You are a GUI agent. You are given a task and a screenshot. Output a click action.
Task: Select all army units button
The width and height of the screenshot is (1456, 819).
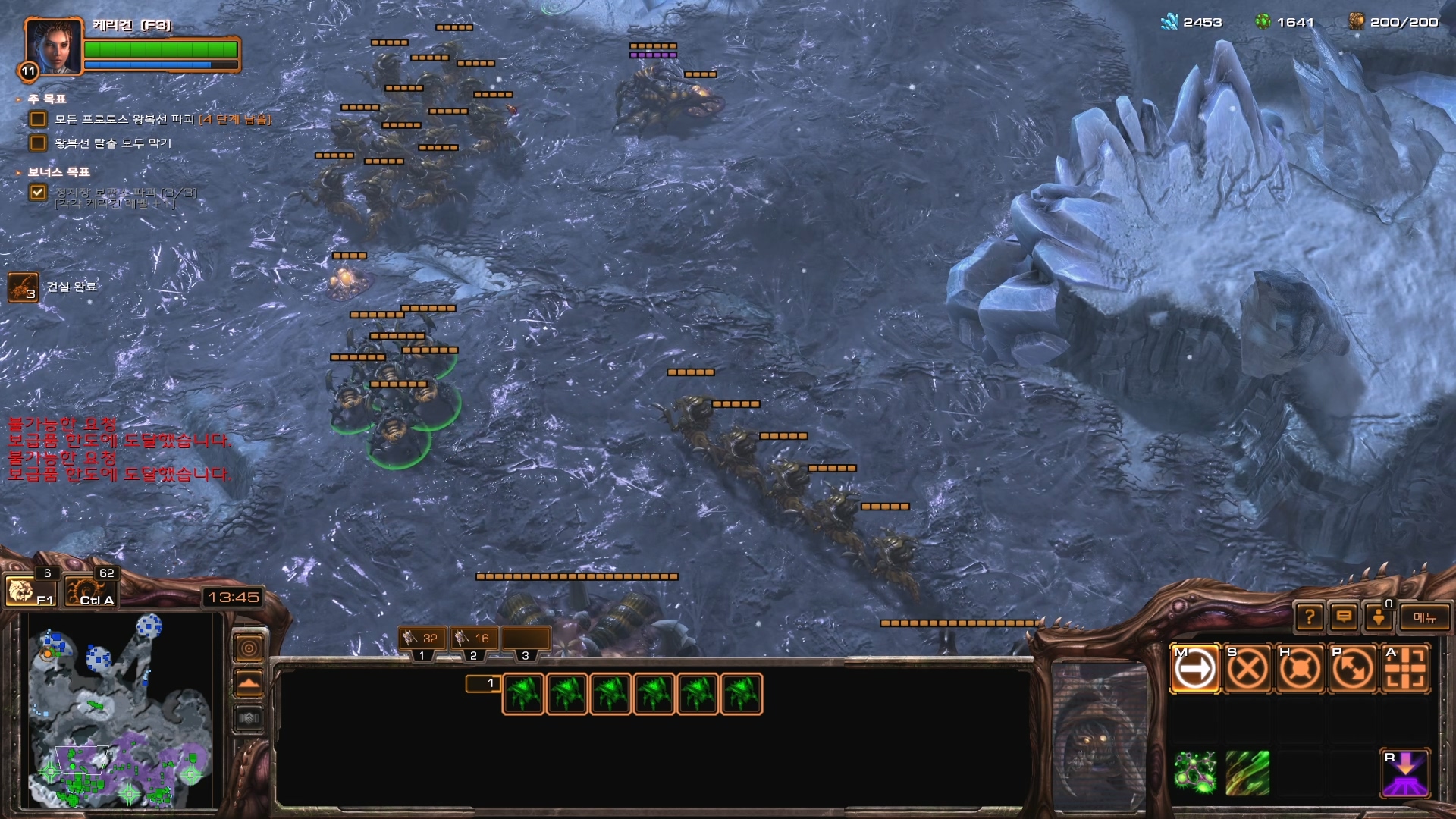pos(91,590)
